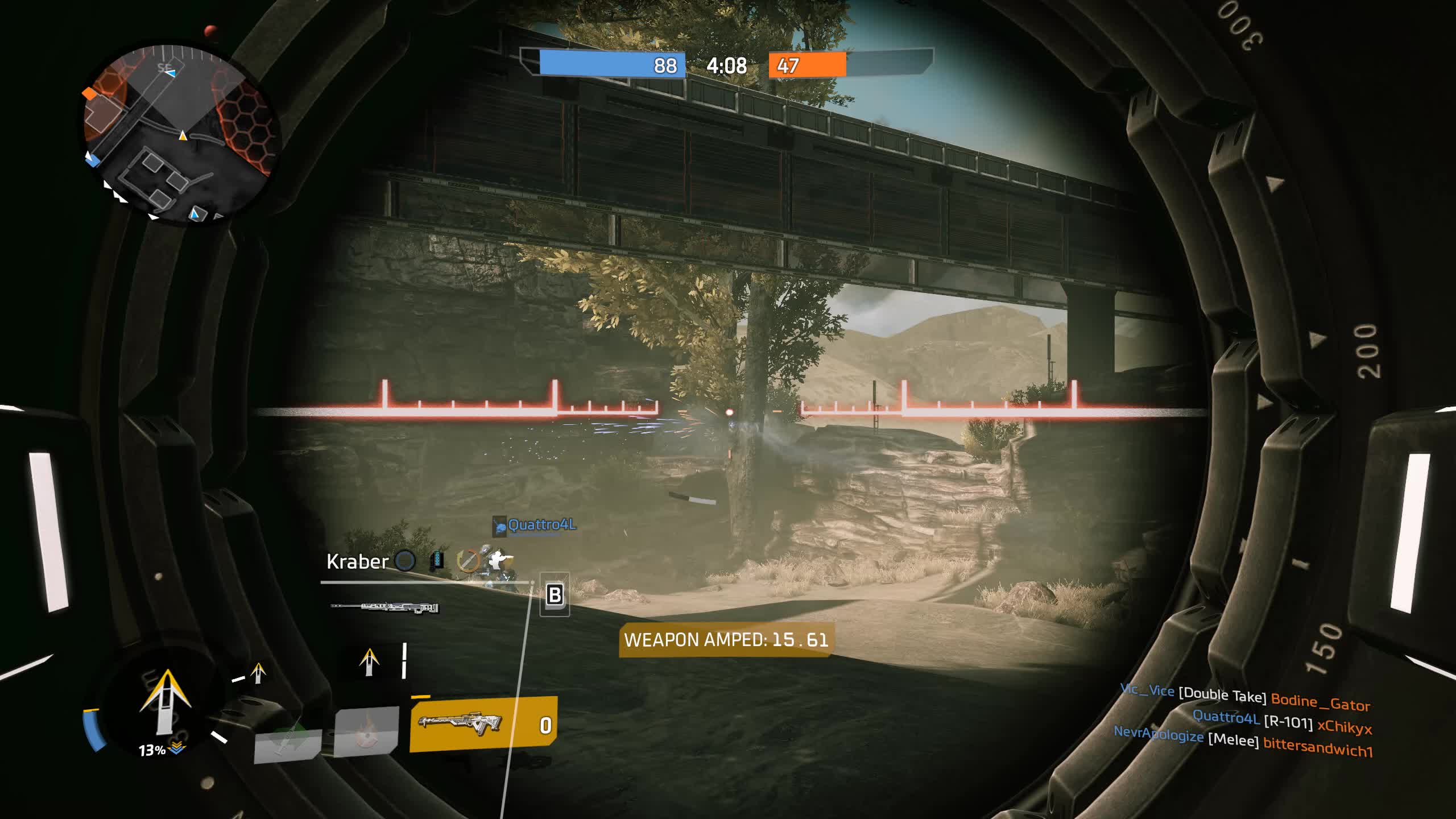Toggle the B button weapon pickup prompt
1456x819 pixels.
tap(556, 595)
